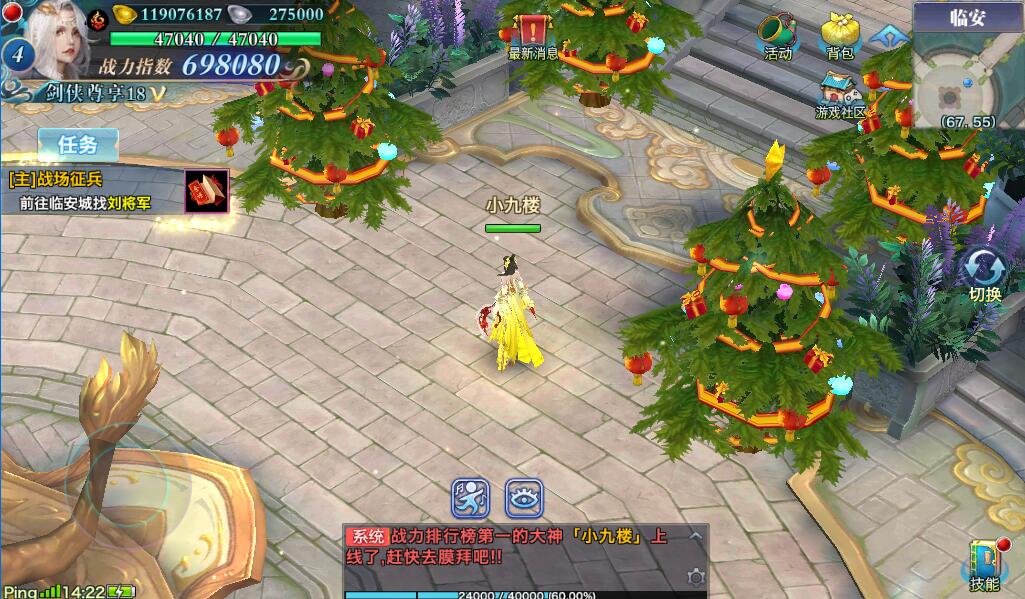Open the 活动 events menu
The image size is (1025, 599).
pos(778,37)
